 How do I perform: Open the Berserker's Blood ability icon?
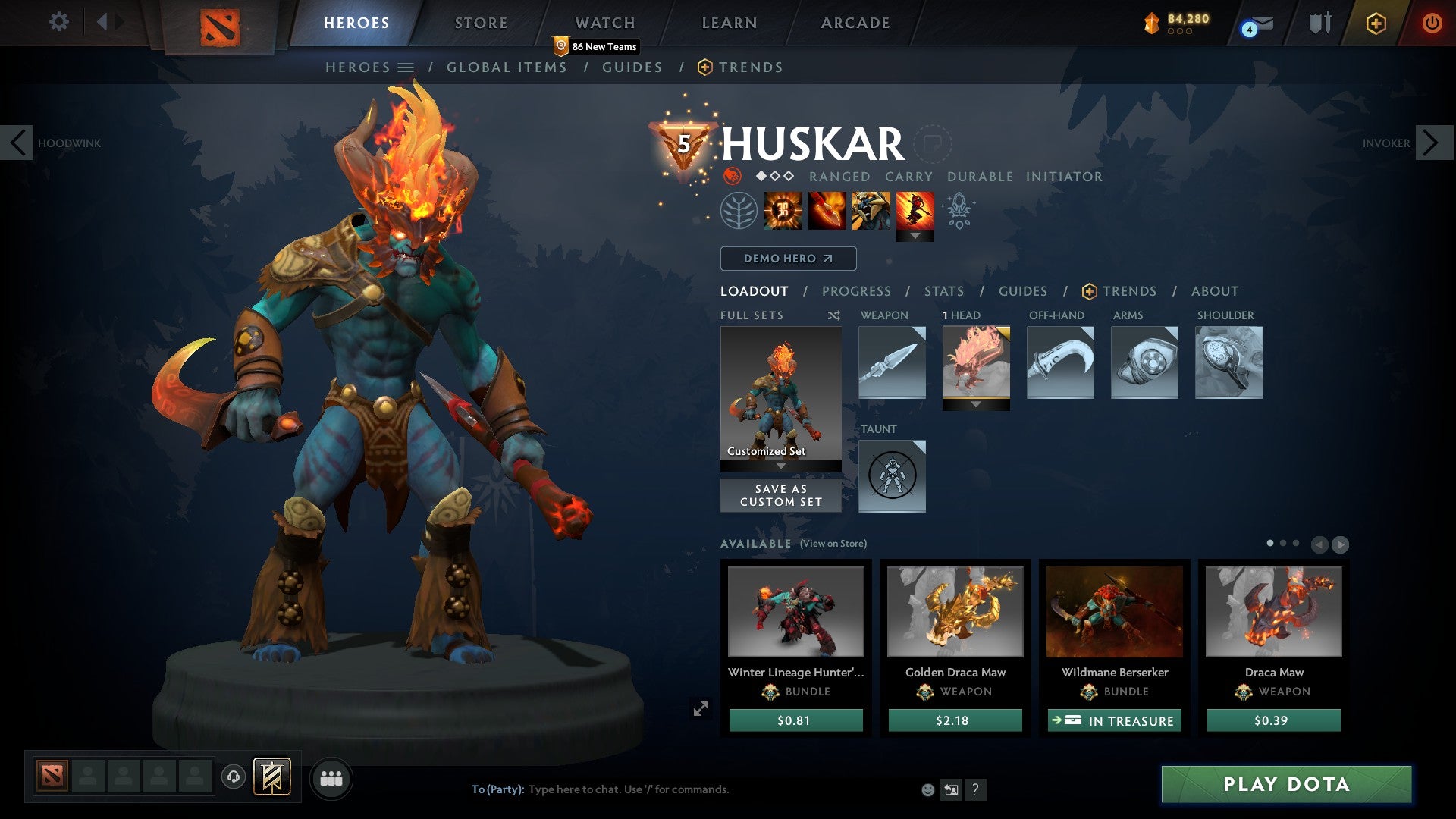tap(871, 213)
